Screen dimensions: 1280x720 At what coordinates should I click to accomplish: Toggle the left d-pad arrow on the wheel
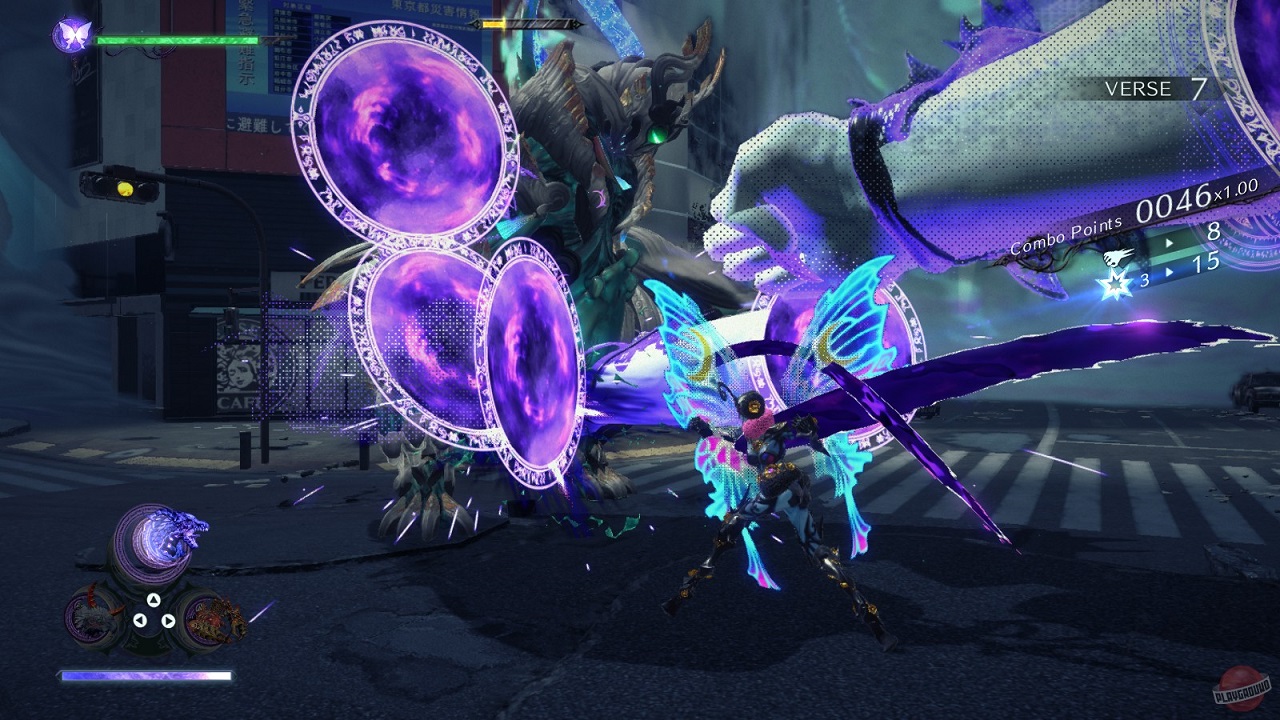coord(140,619)
